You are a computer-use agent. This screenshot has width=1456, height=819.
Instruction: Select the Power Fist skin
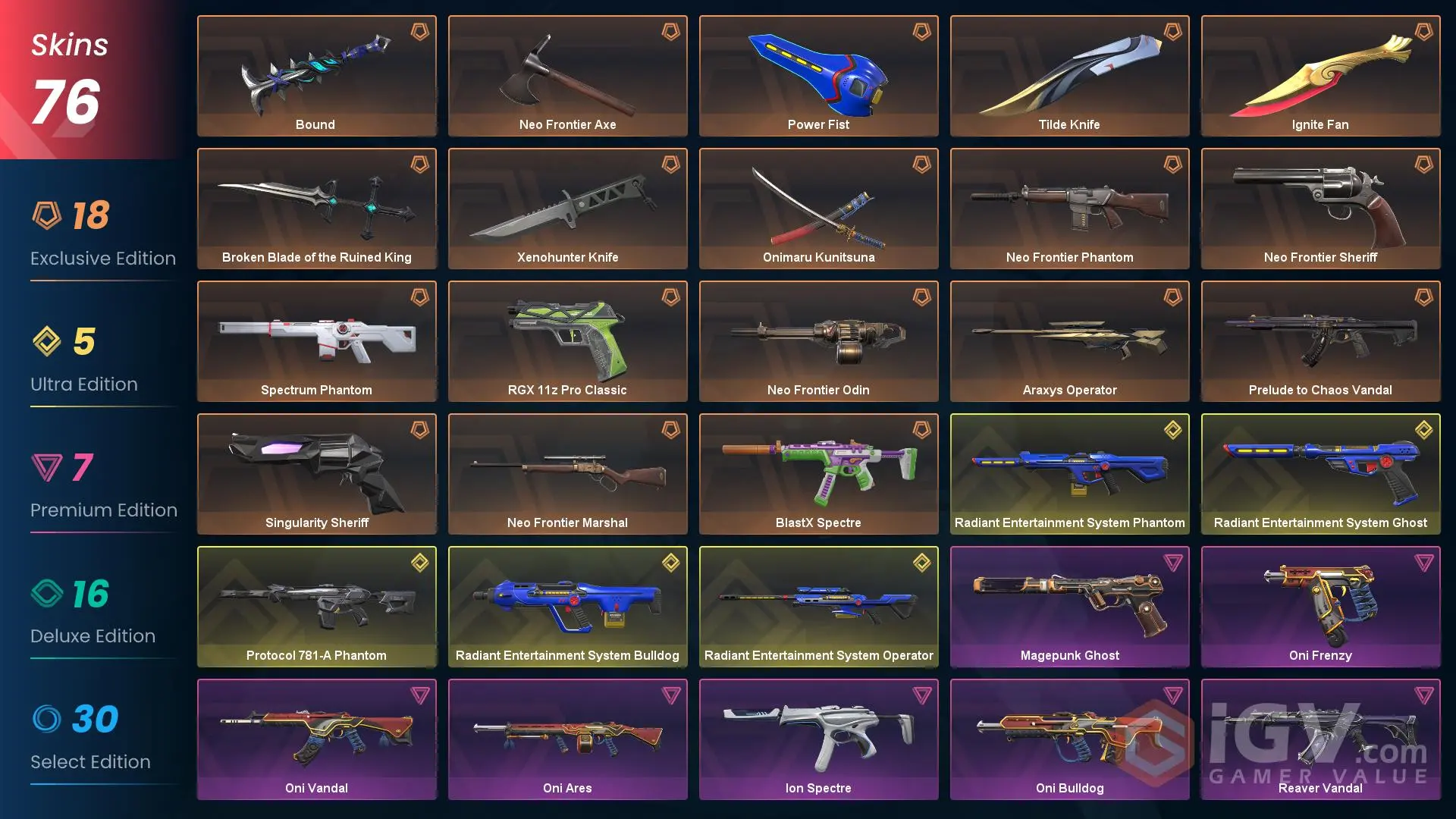tap(818, 76)
